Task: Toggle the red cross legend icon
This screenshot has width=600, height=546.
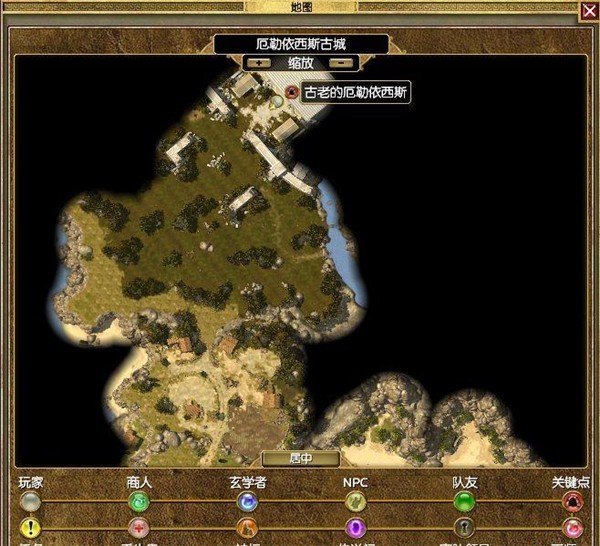Action: (139, 527)
